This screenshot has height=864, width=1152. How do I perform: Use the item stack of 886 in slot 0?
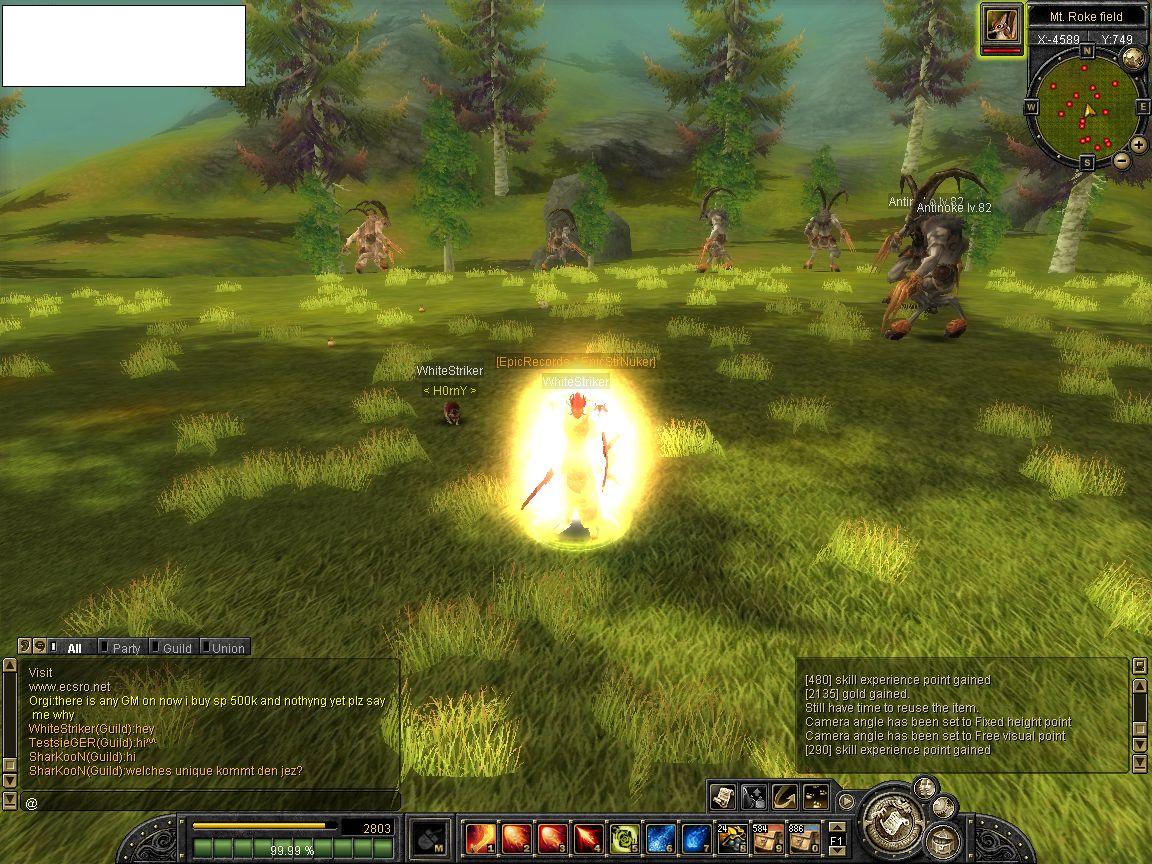803,838
